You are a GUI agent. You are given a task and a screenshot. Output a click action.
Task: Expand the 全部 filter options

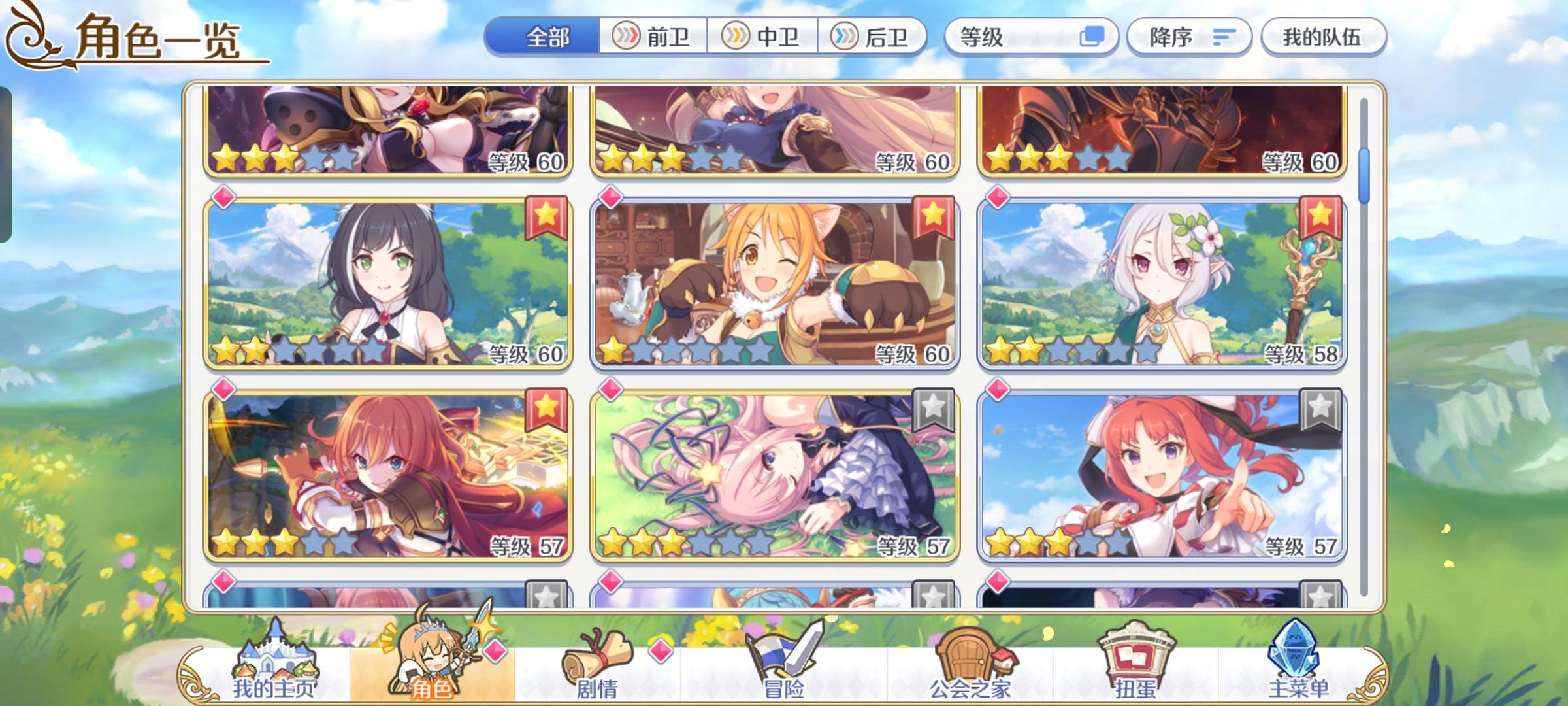(546, 37)
